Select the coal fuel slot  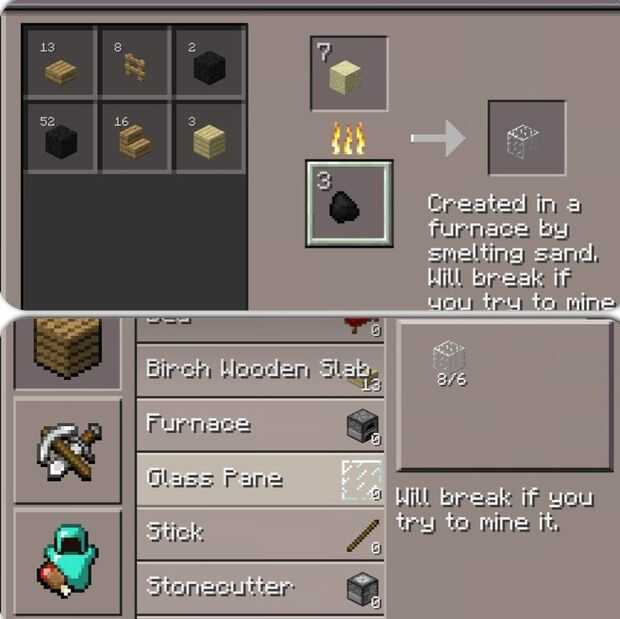(348, 203)
